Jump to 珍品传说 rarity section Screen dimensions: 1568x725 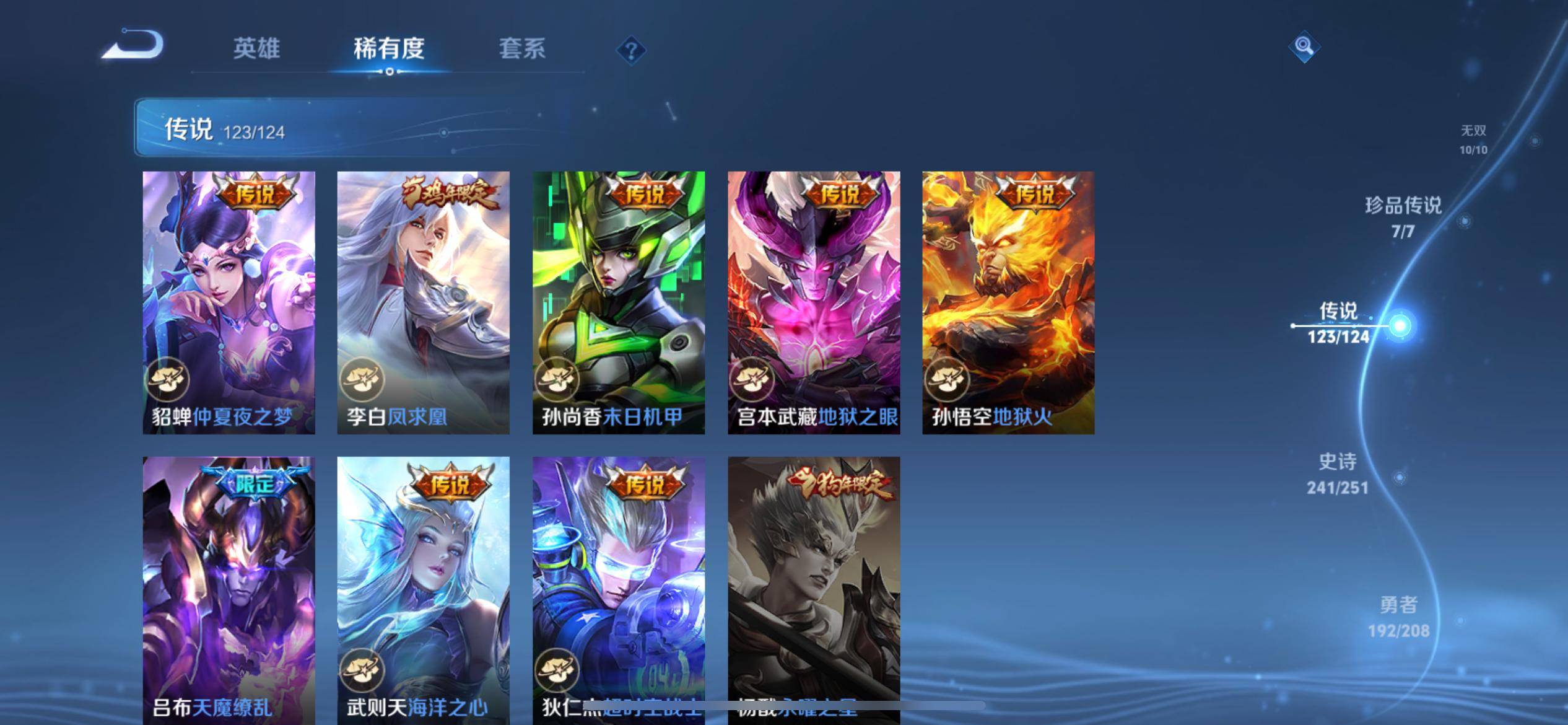point(1403,217)
